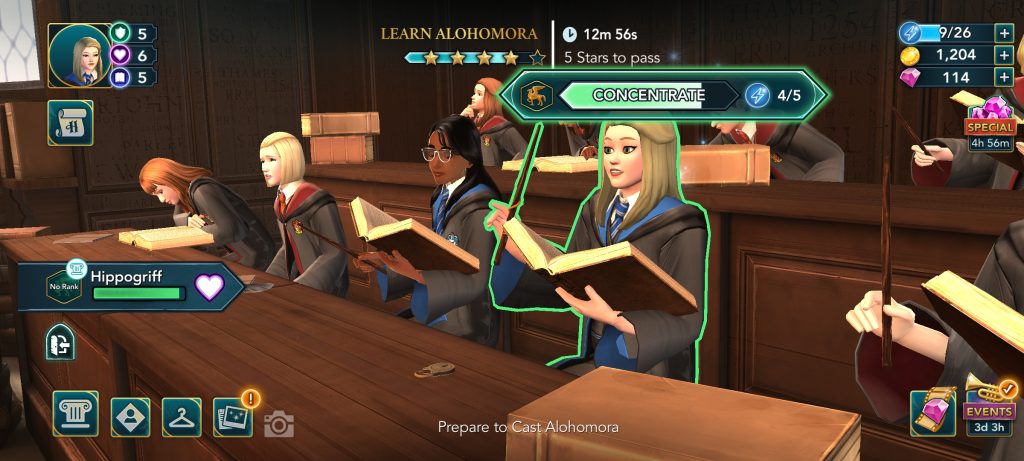Activate the camera screenshot mode
Screen dimensions: 1024x461
[279, 425]
